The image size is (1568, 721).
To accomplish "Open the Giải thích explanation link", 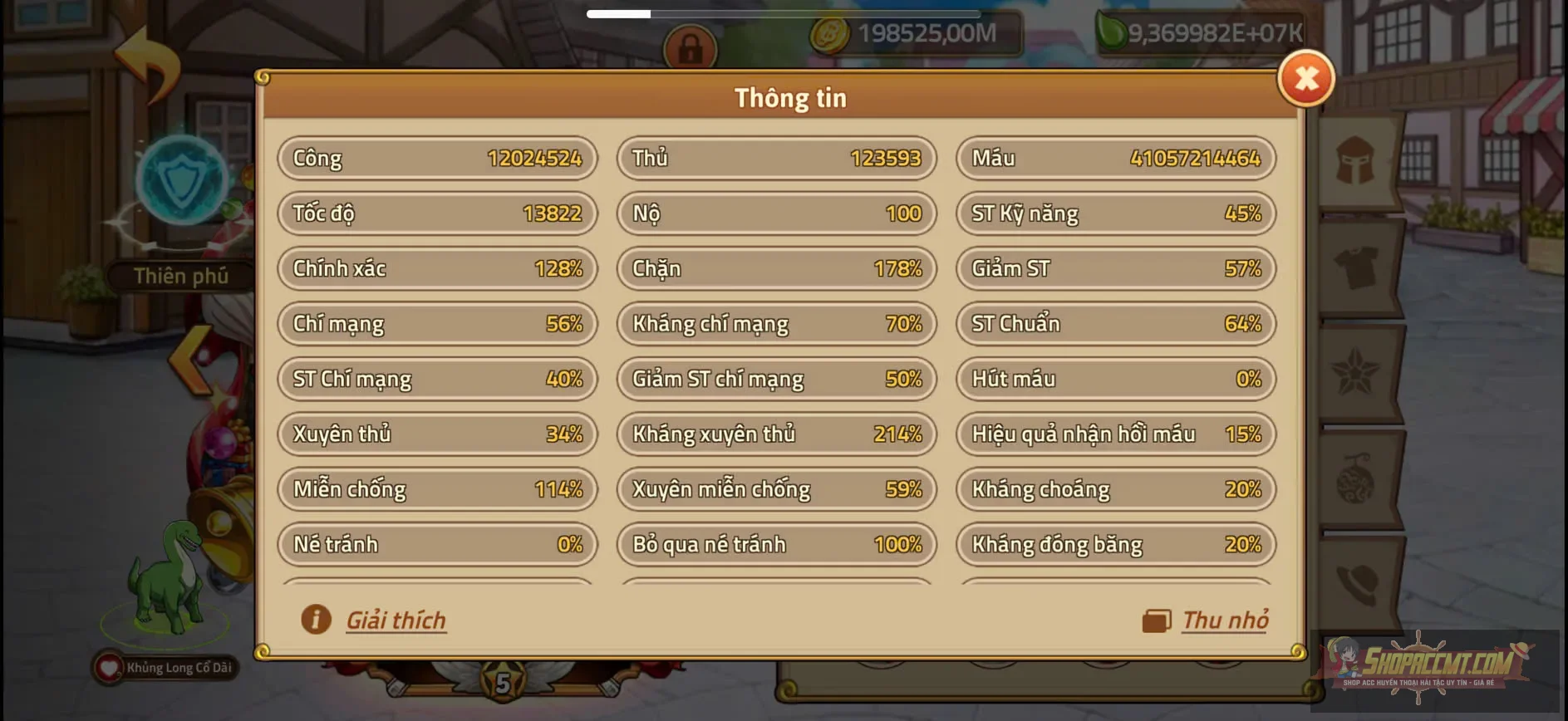I will pyautogui.click(x=396, y=620).
